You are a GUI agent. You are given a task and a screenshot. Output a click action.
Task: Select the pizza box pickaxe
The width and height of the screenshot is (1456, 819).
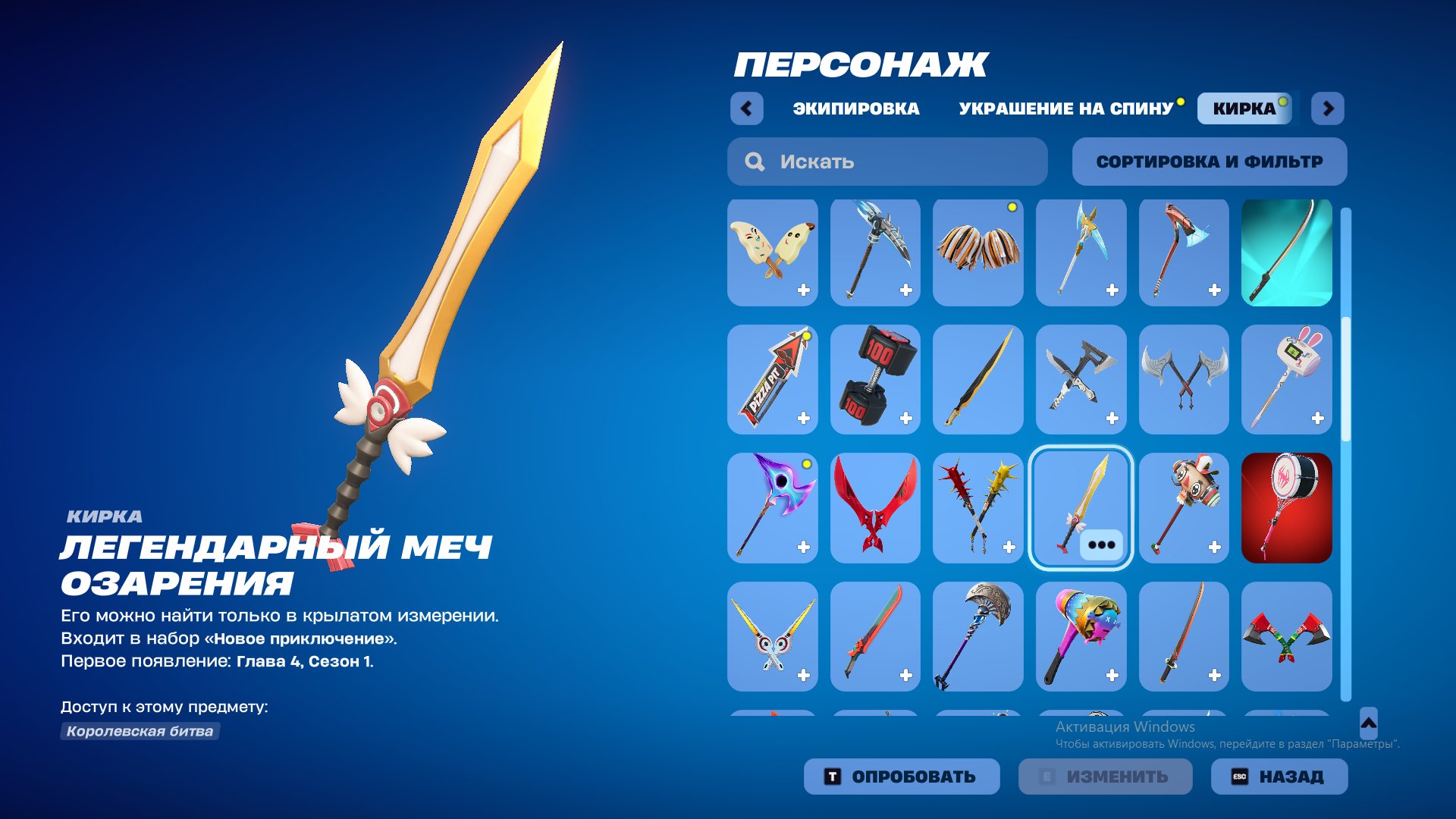[x=772, y=379]
